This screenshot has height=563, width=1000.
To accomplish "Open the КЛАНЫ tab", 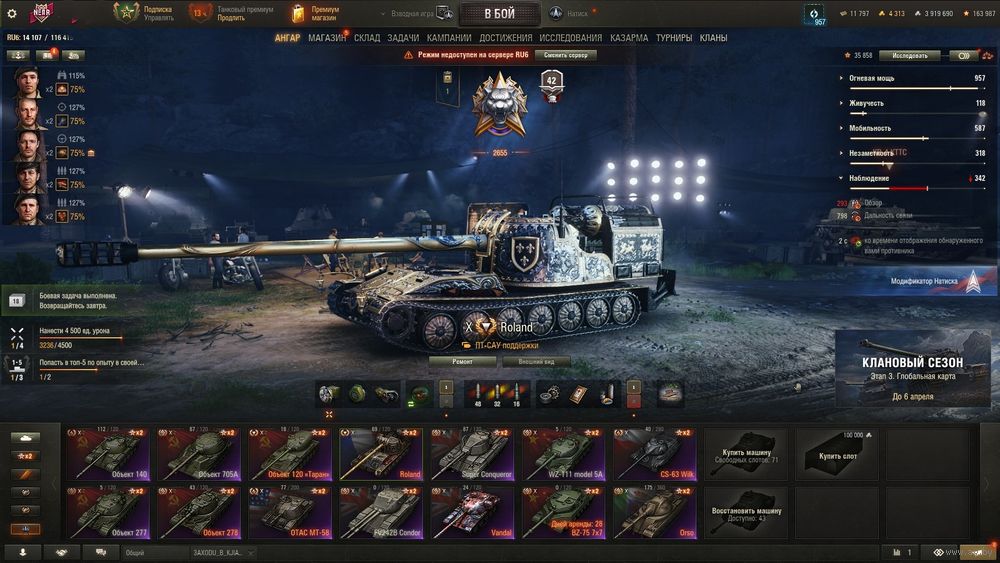I will pyautogui.click(x=713, y=38).
